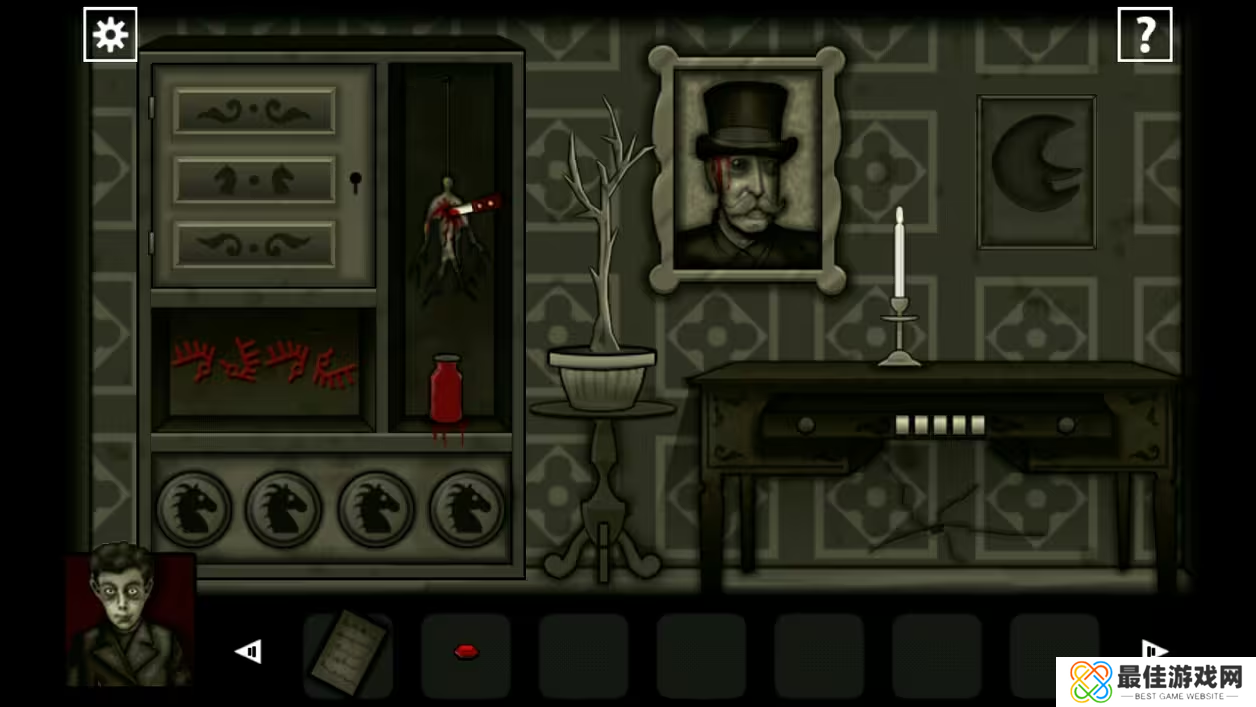The height and width of the screenshot is (707, 1256).
Task: Open the question mark hint button
Action: pos(1144,35)
